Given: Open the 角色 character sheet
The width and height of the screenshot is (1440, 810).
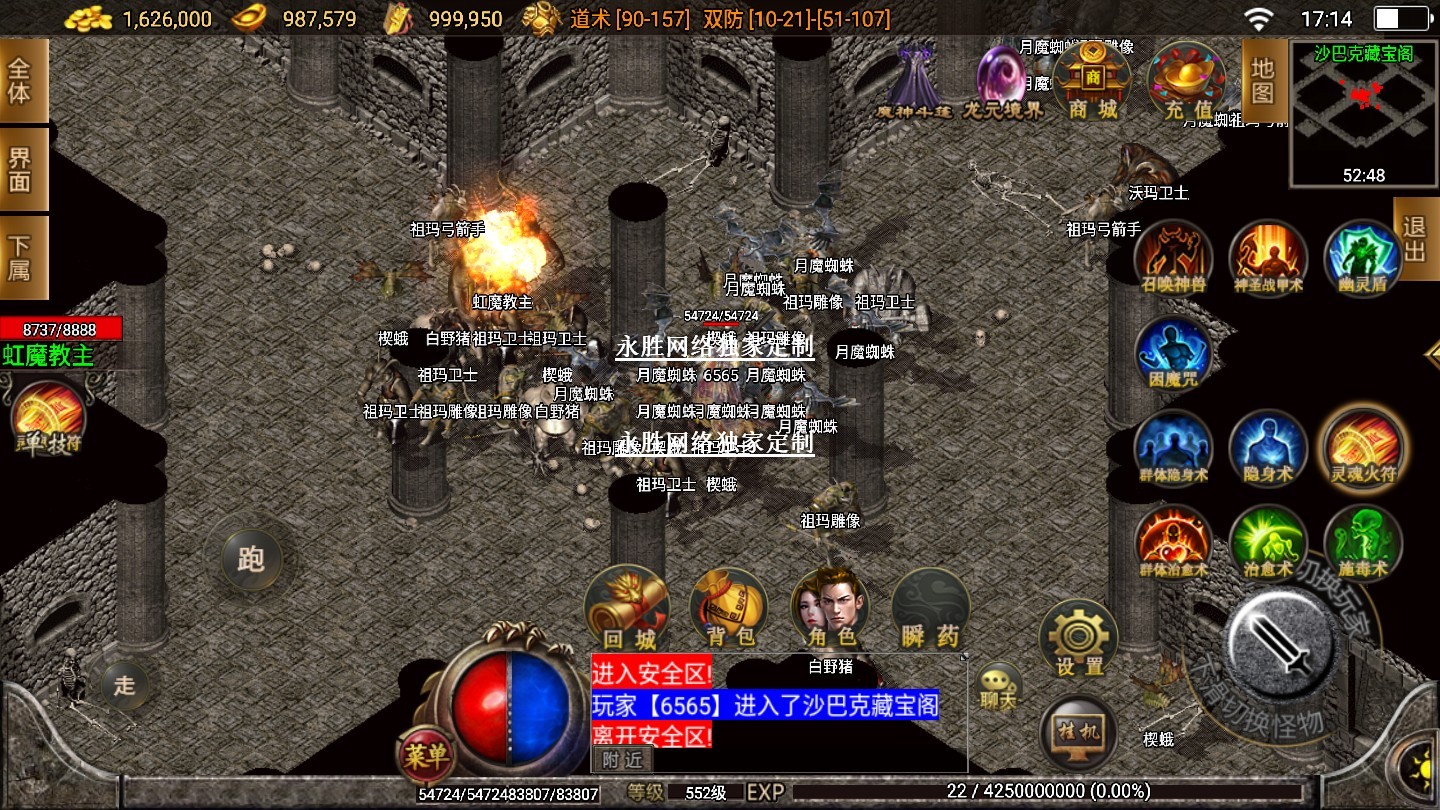Looking at the screenshot, I should [x=830, y=608].
